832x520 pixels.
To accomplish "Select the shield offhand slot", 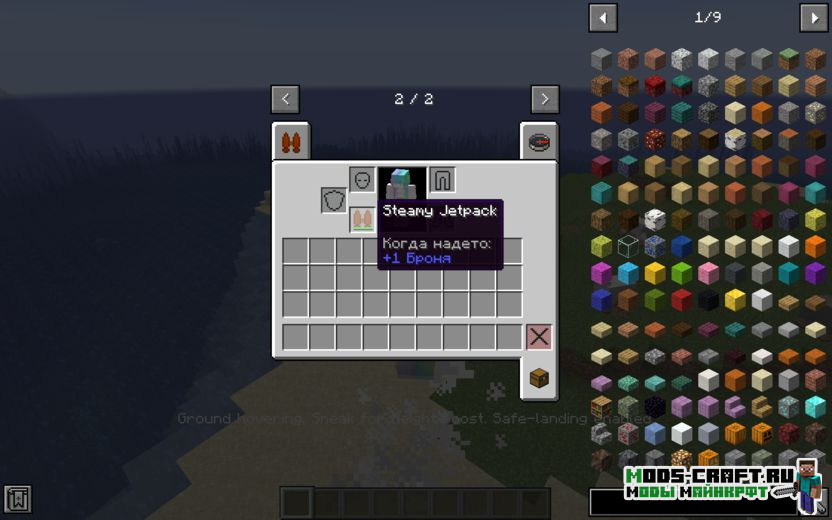I will coord(334,200).
